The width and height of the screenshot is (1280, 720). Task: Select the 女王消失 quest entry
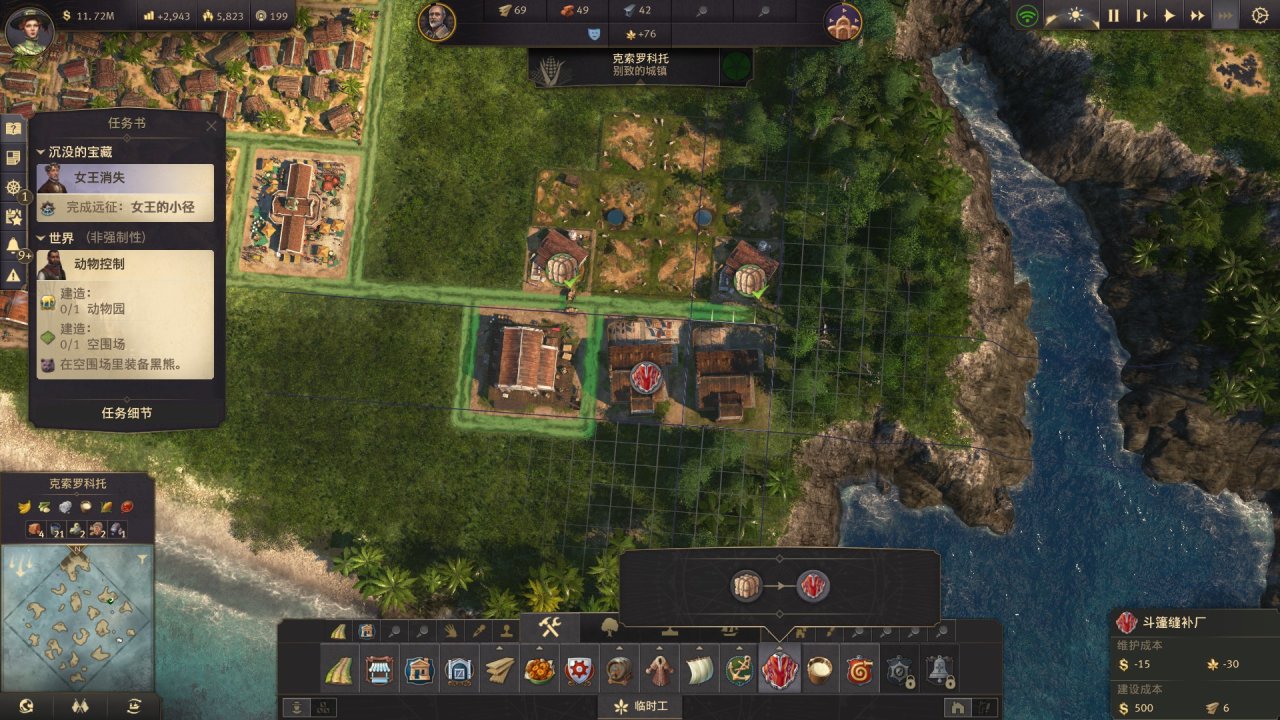[x=125, y=178]
